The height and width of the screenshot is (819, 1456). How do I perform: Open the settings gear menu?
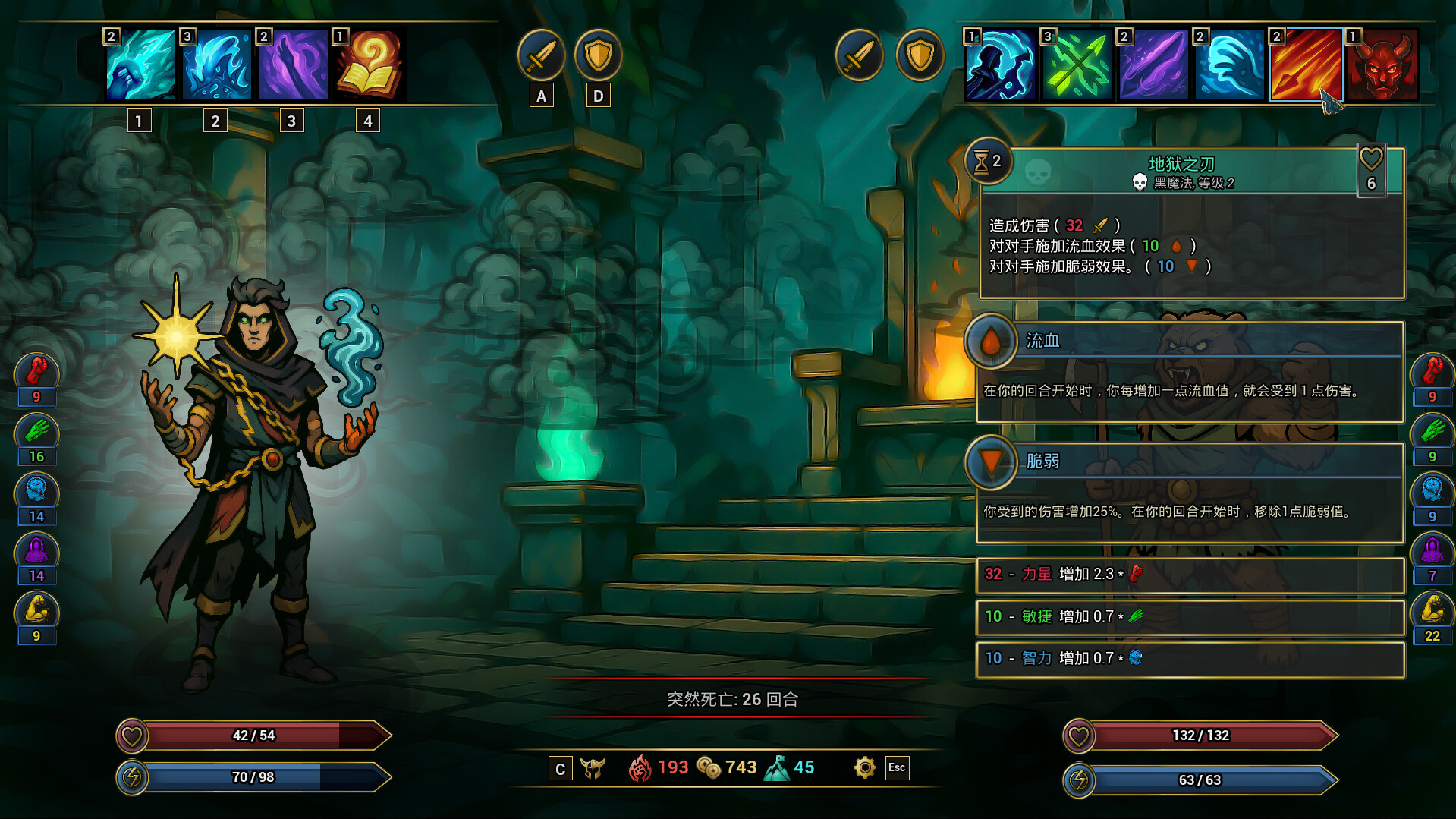click(864, 767)
